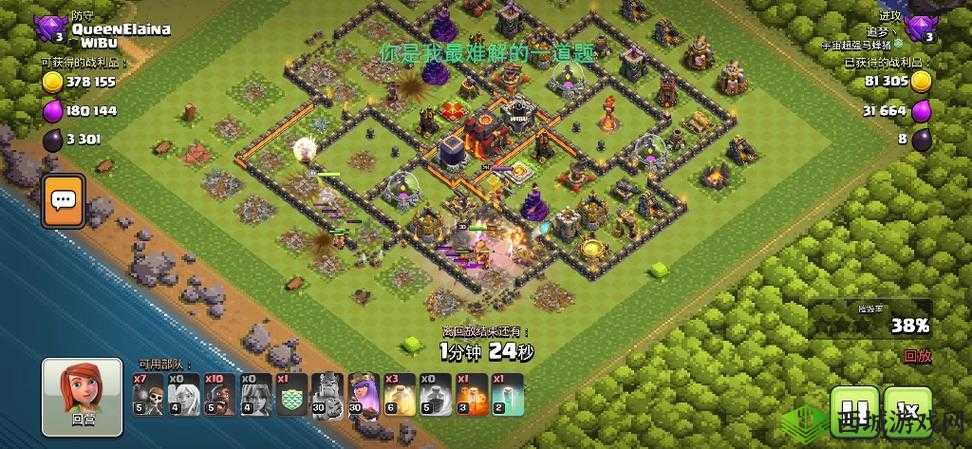Select the Archer Queen hero slot
The width and height of the screenshot is (972, 449).
tap(361, 394)
